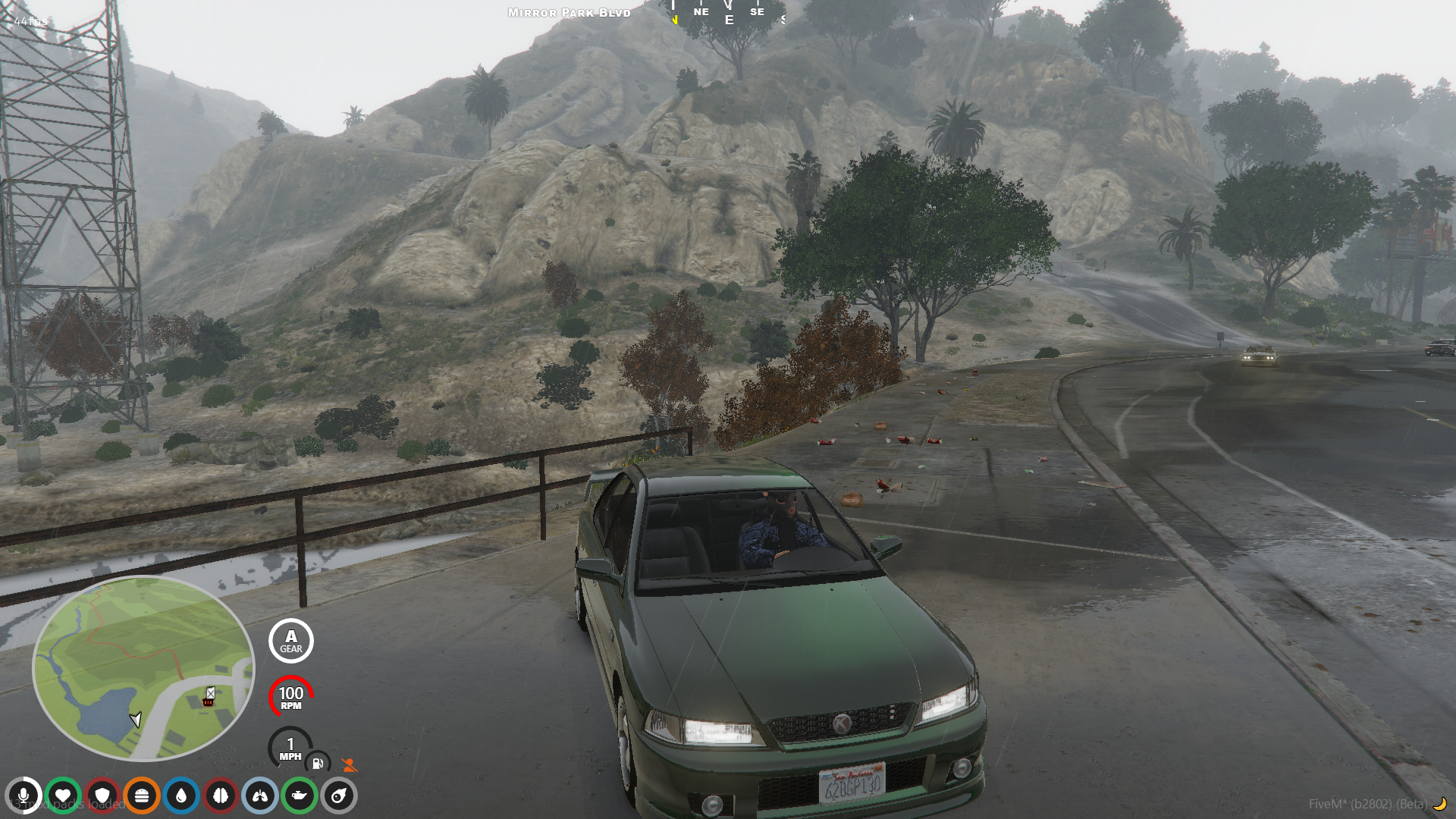This screenshot has width=1456, height=819.
Task: Toggle the orange seatbelt warning indicator
Action: click(348, 764)
